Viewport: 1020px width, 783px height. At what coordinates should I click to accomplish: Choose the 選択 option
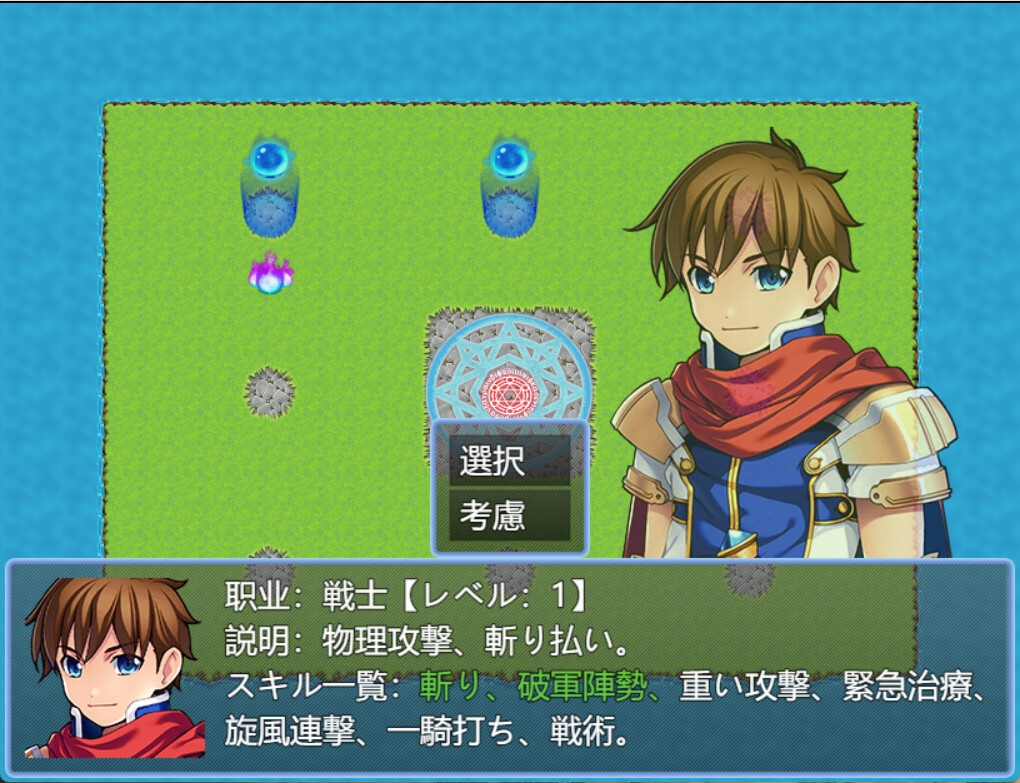click(x=509, y=462)
